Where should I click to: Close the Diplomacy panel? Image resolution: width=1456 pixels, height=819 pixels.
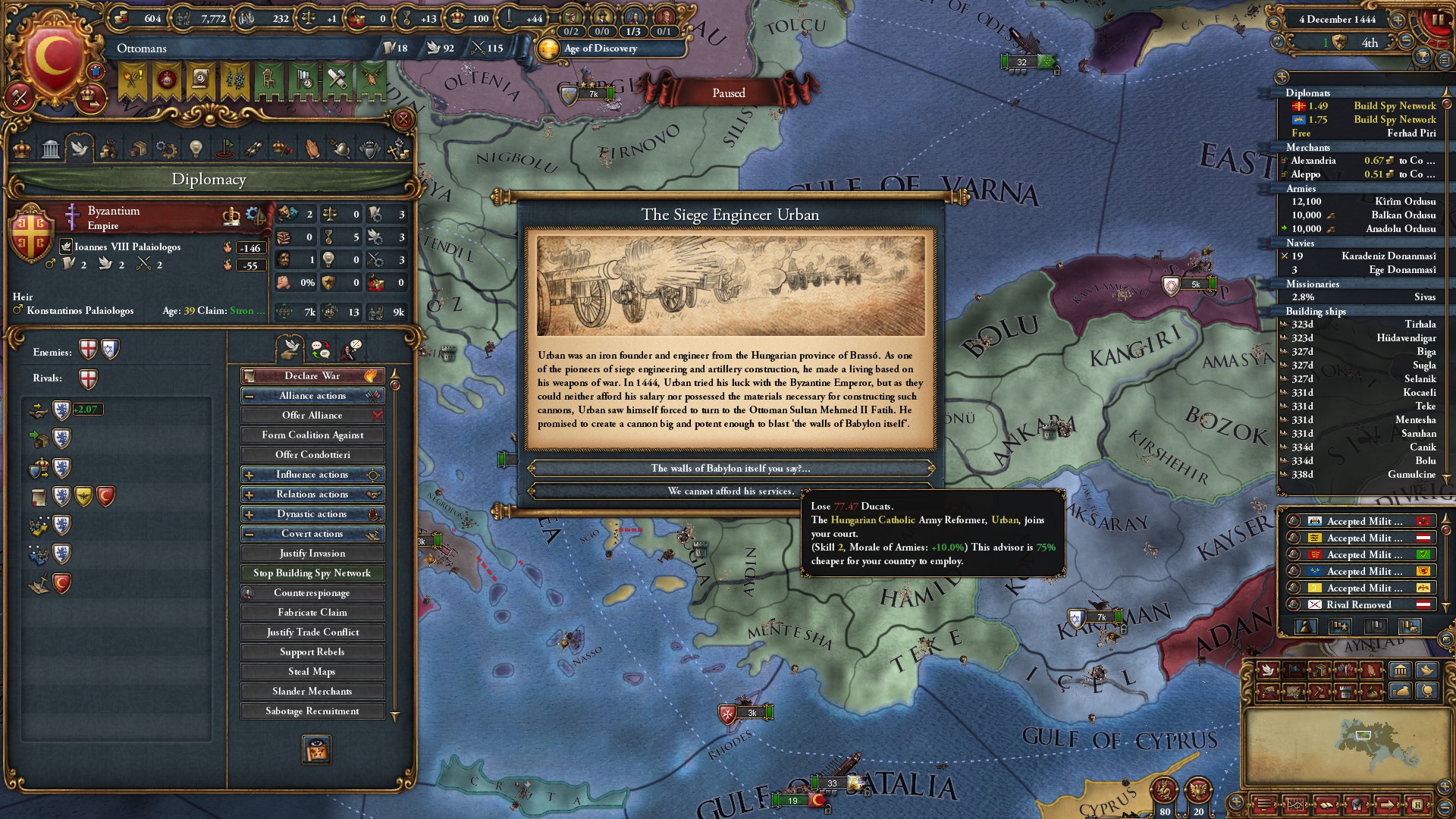point(403,119)
